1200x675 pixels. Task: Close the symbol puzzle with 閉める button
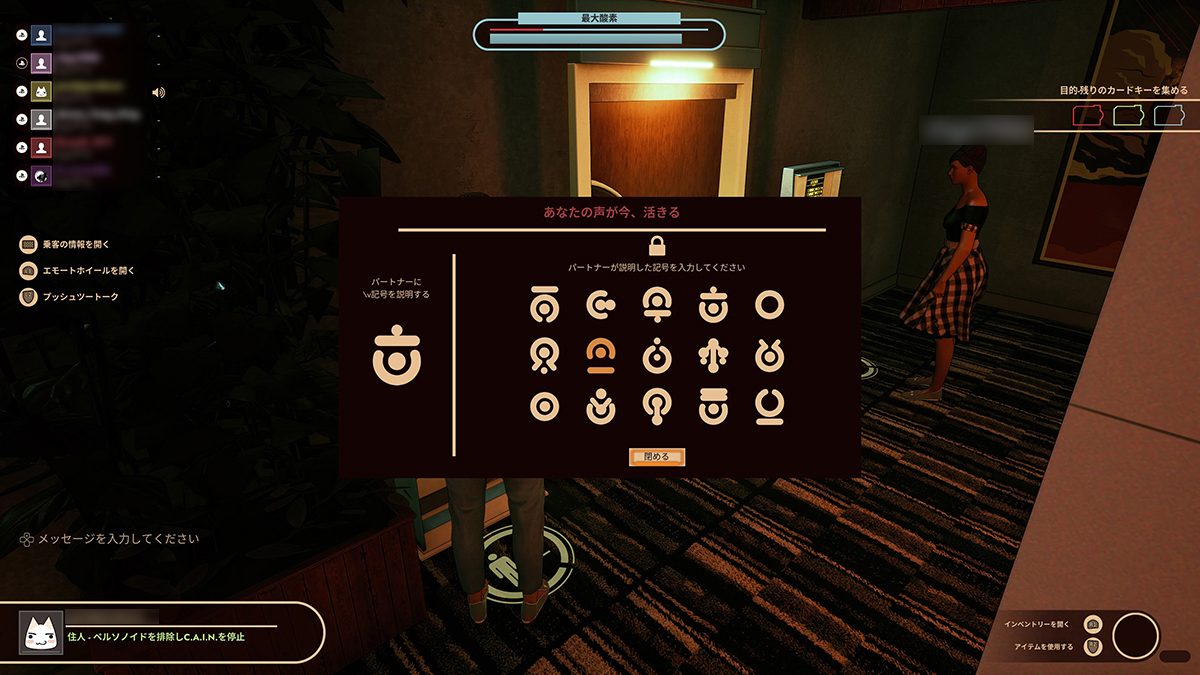656,457
